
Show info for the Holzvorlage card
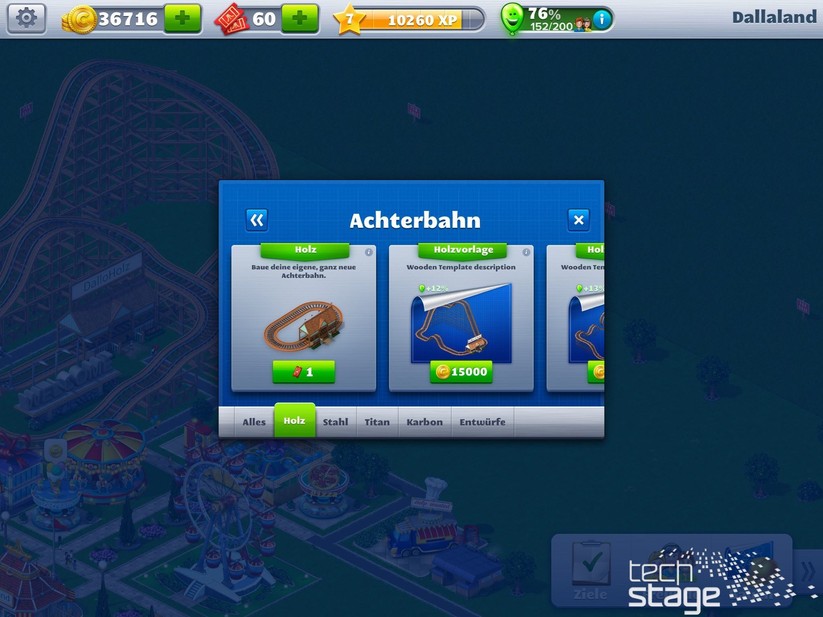click(x=527, y=252)
